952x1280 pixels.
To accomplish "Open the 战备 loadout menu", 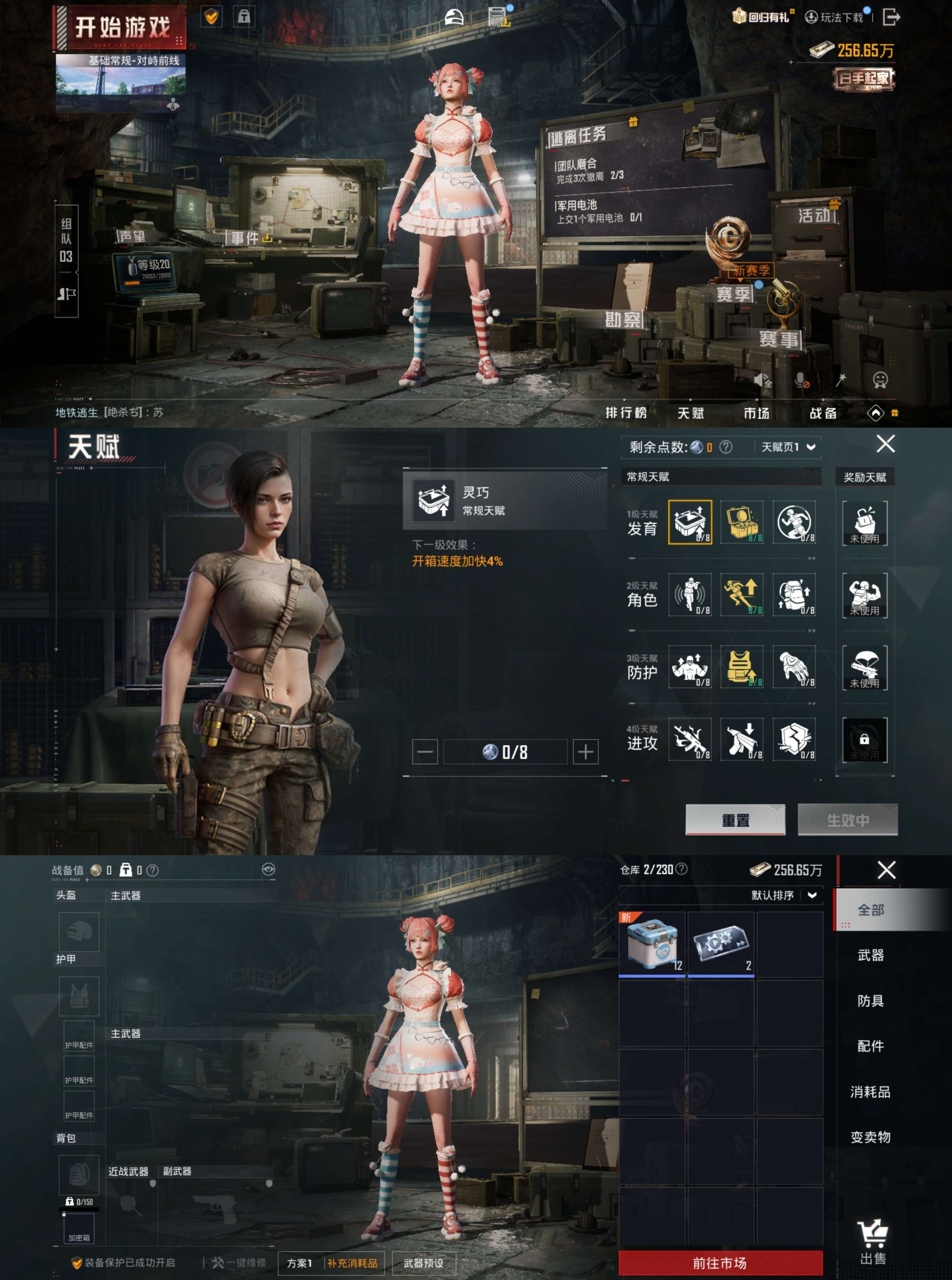I will click(x=823, y=413).
